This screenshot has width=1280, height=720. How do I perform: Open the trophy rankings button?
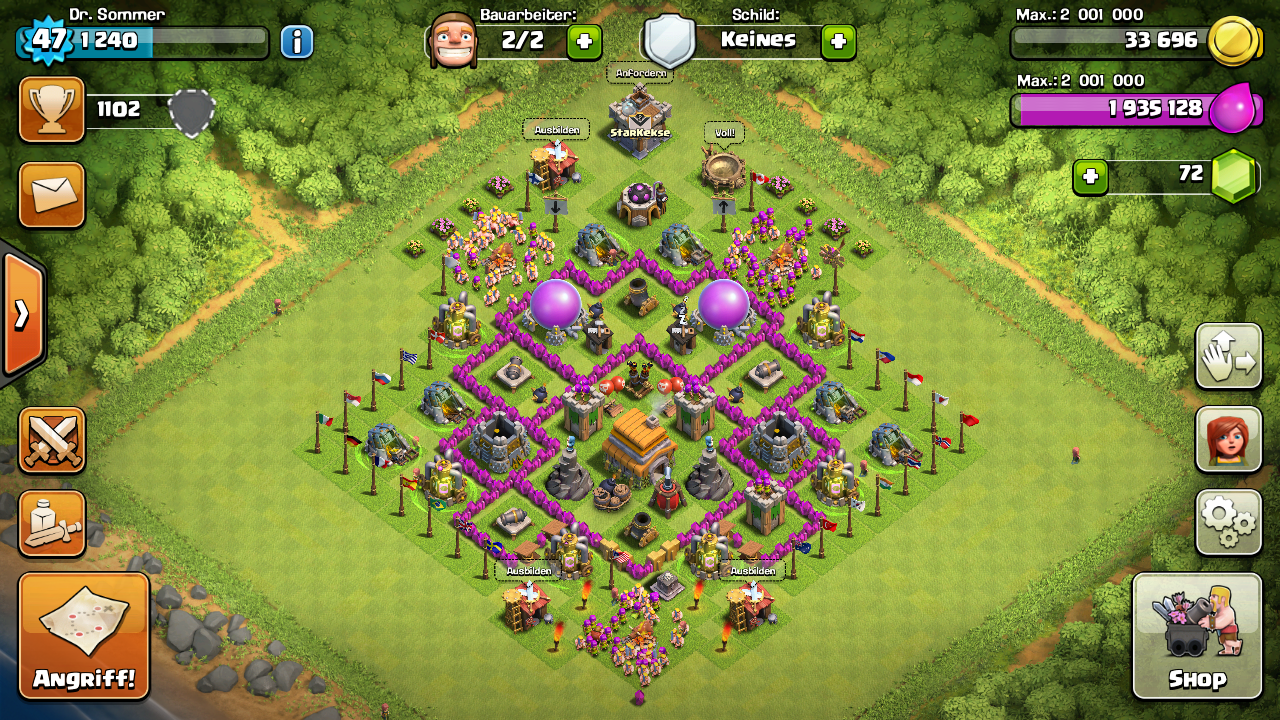coord(52,110)
